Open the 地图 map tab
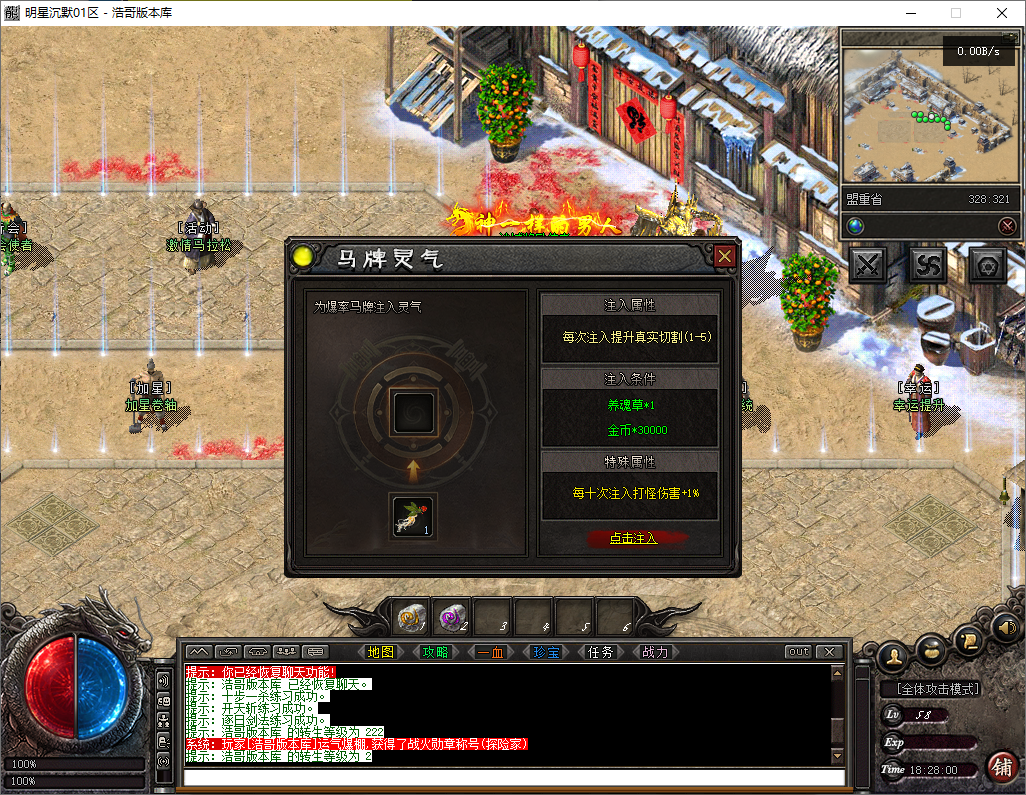Image resolution: width=1026 pixels, height=795 pixels. [381, 652]
